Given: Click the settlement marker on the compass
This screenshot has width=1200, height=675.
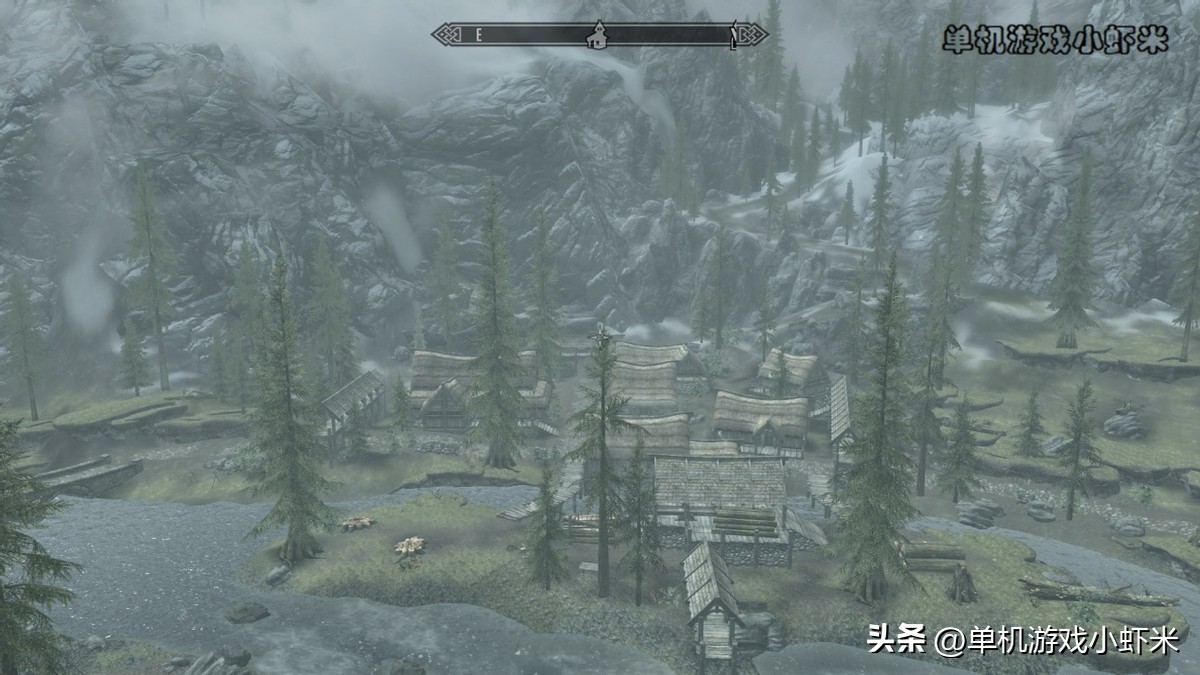Looking at the screenshot, I should pyautogui.click(x=597, y=35).
